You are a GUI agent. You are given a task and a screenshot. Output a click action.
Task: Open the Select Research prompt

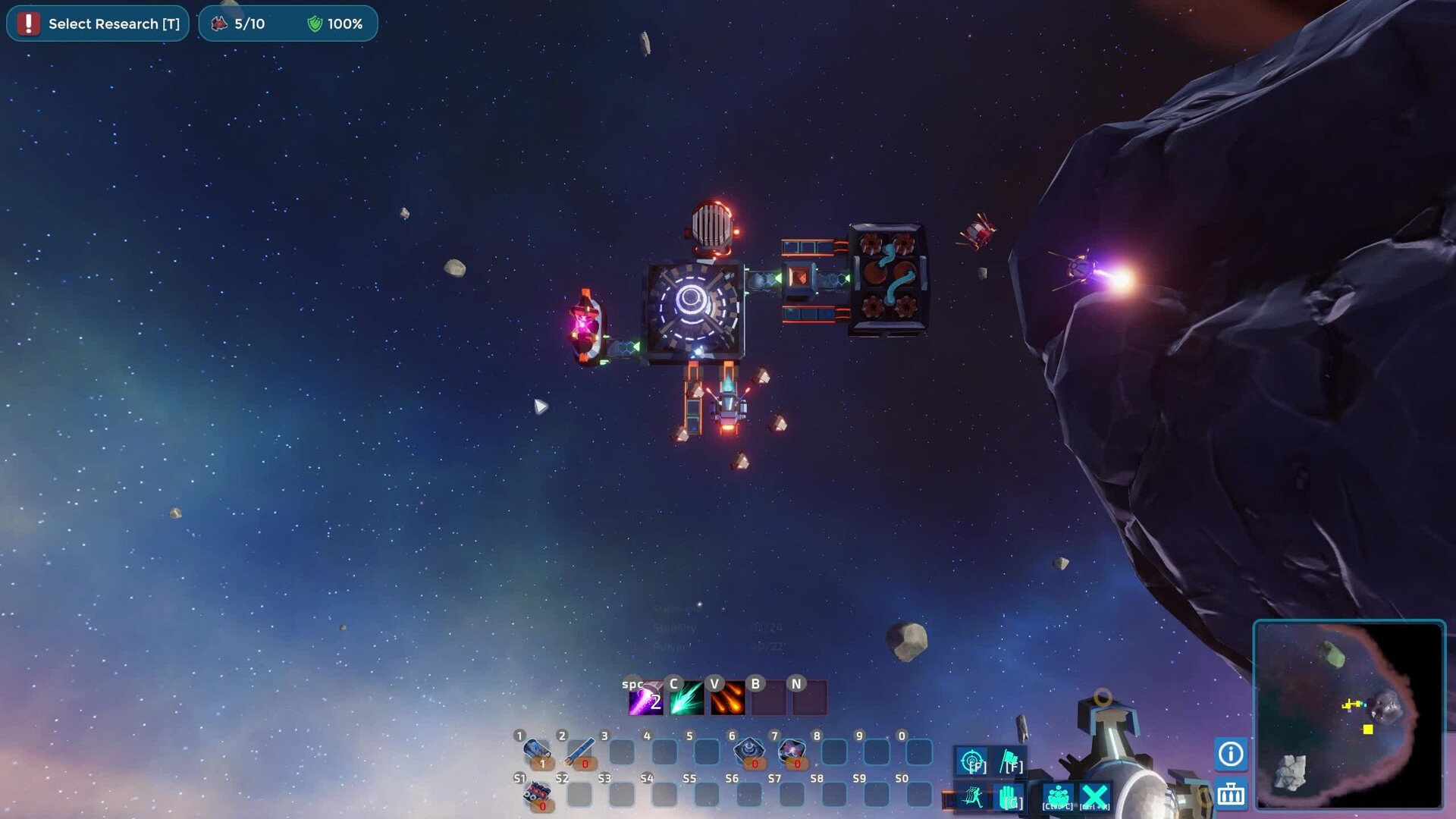[x=99, y=24]
